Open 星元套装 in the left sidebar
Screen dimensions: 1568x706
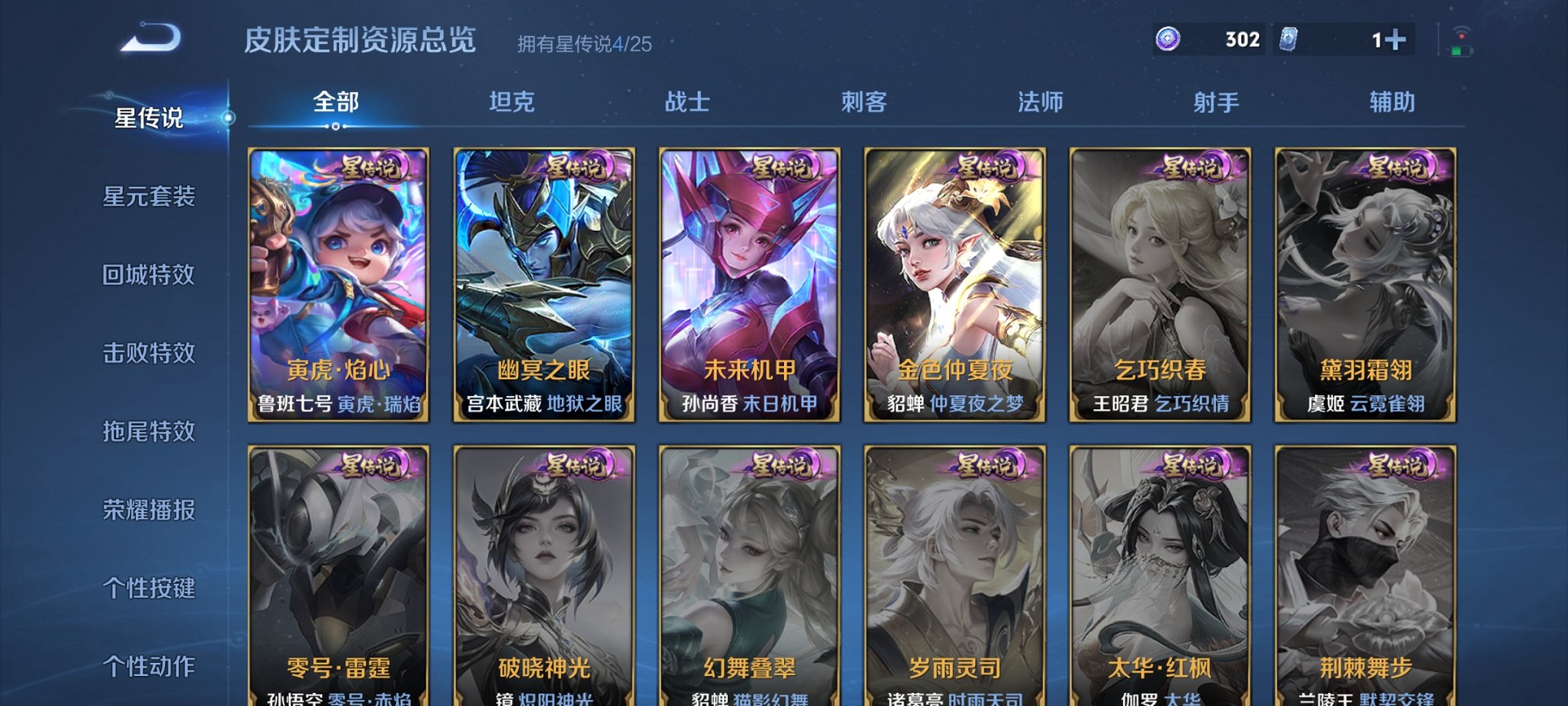coord(151,198)
